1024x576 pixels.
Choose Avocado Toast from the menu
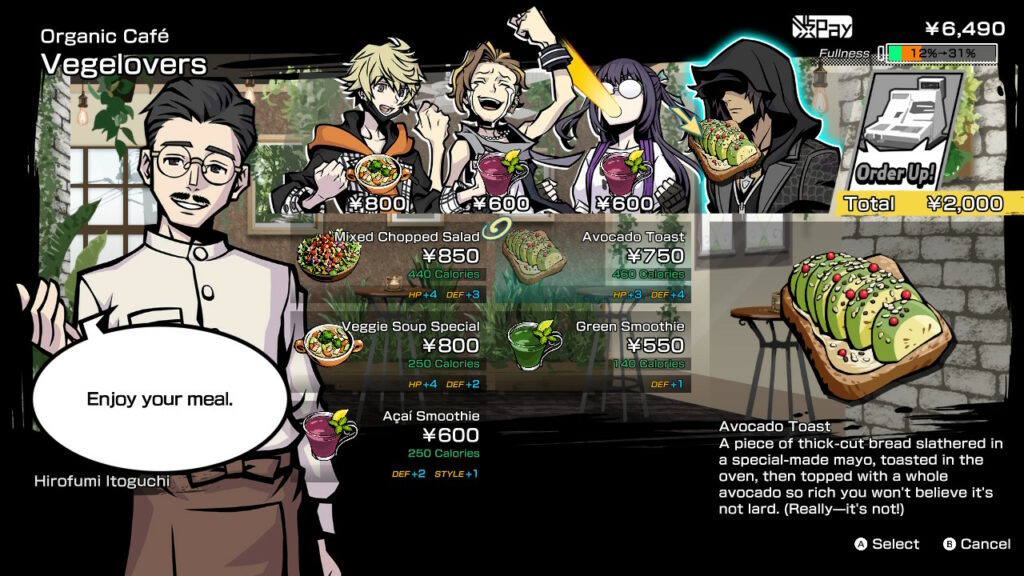(596, 256)
